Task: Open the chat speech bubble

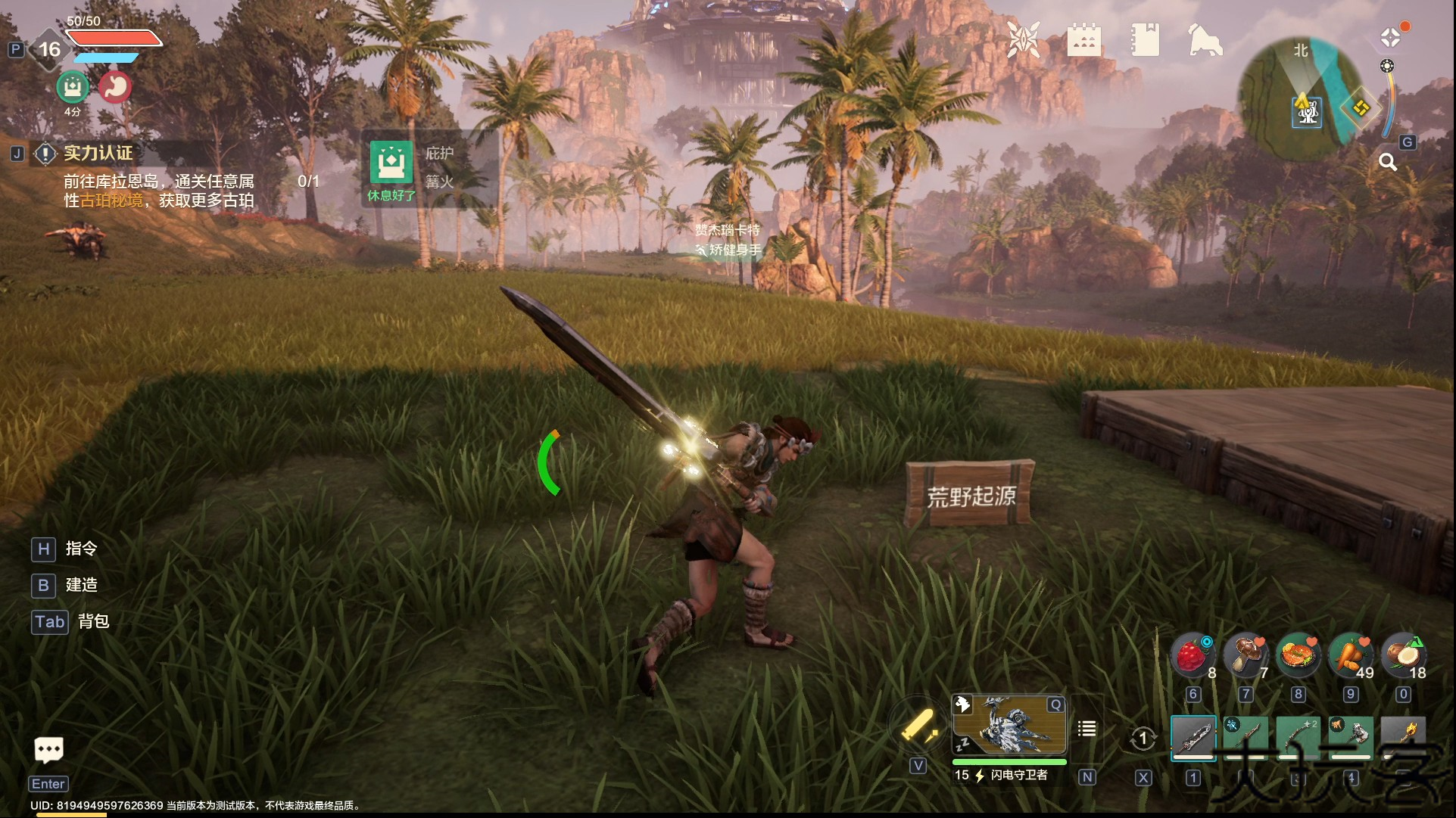Action: pos(49,750)
